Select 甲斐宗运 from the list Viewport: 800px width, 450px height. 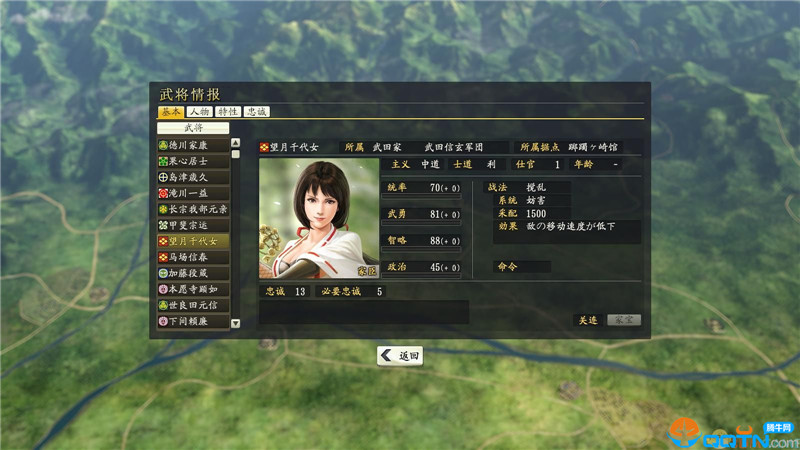point(193,225)
